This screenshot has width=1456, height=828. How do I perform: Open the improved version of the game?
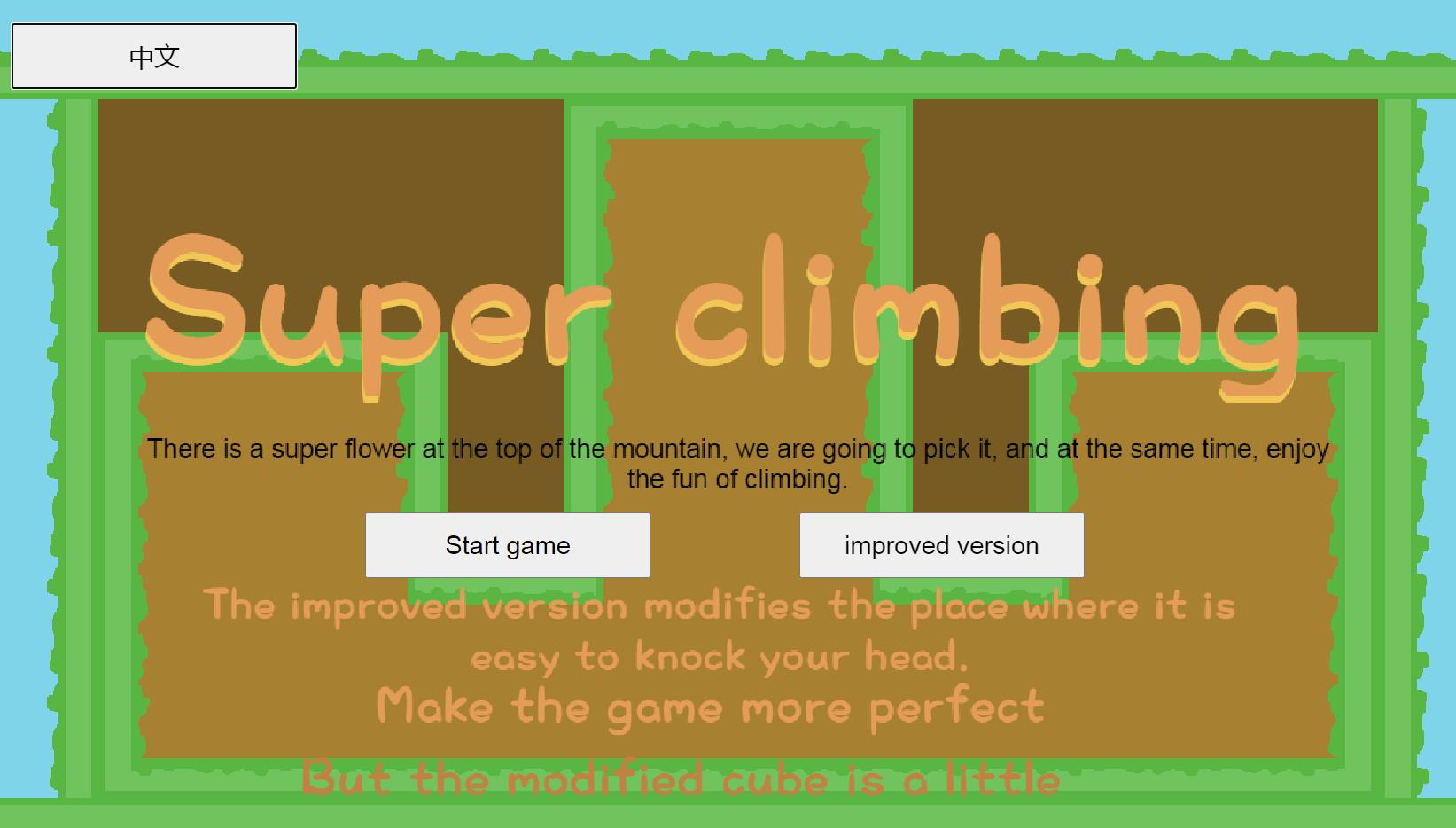tap(941, 545)
